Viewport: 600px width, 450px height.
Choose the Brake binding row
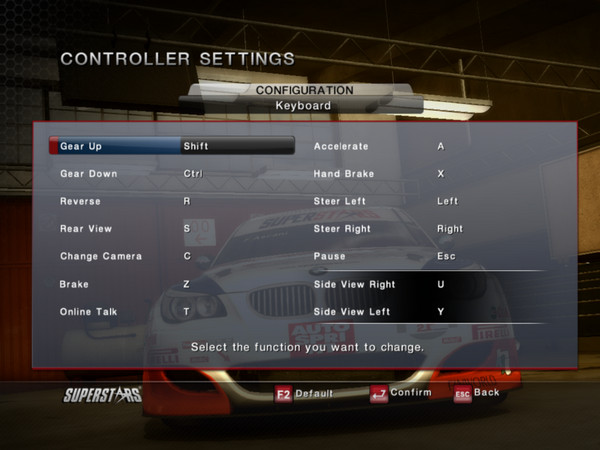tap(170, 285)
